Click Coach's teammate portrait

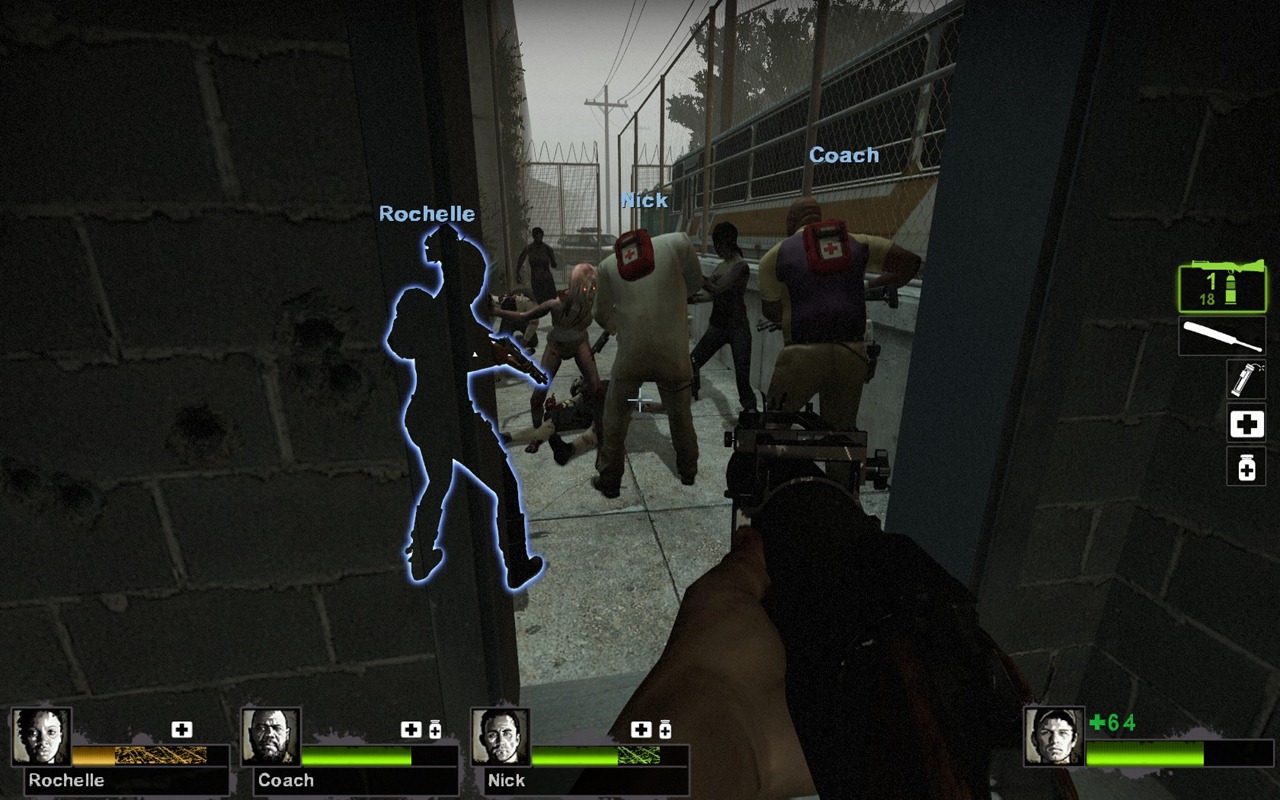[271, 738]
